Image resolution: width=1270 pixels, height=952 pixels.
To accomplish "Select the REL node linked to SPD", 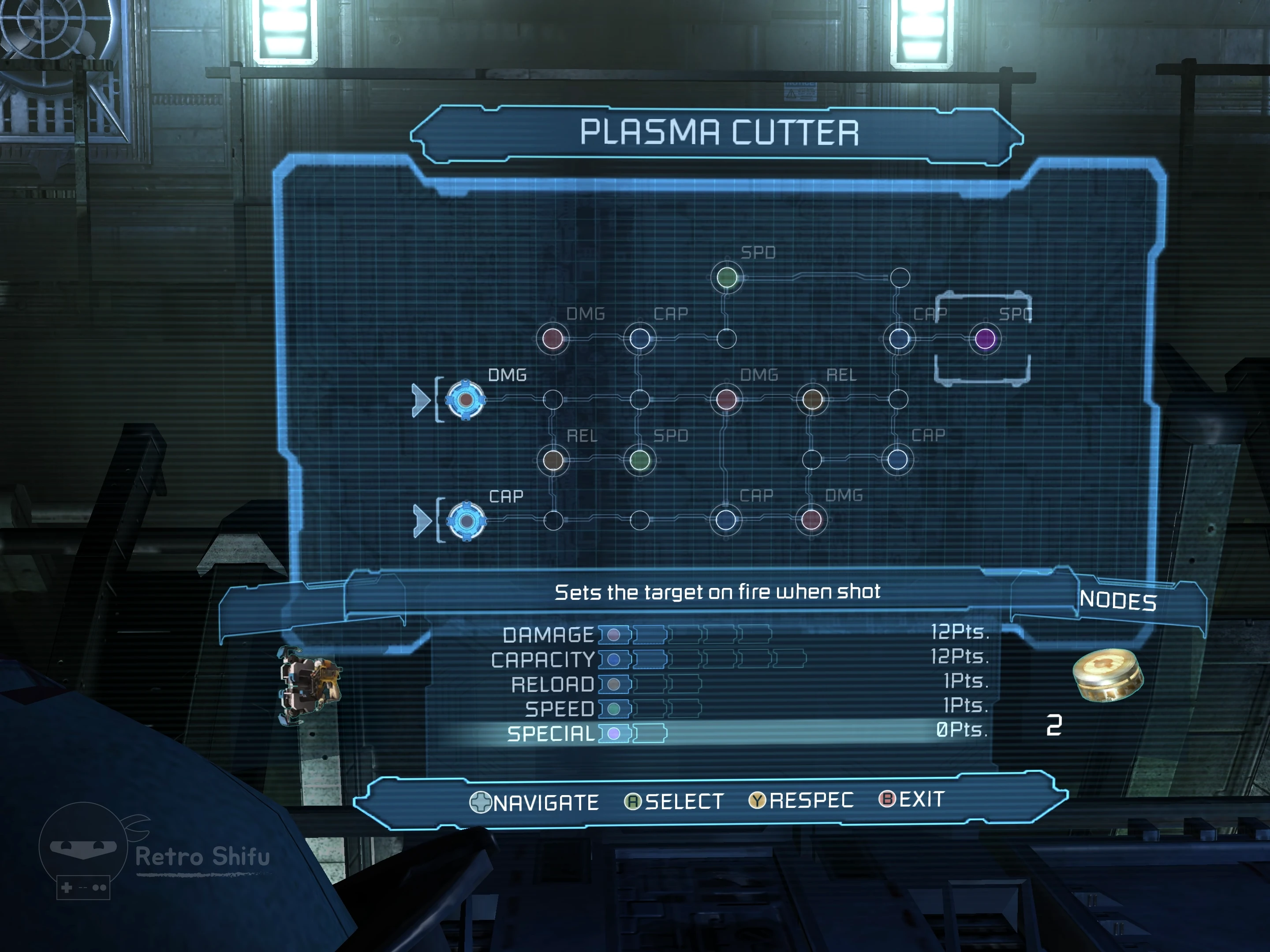I will [553, 460].
